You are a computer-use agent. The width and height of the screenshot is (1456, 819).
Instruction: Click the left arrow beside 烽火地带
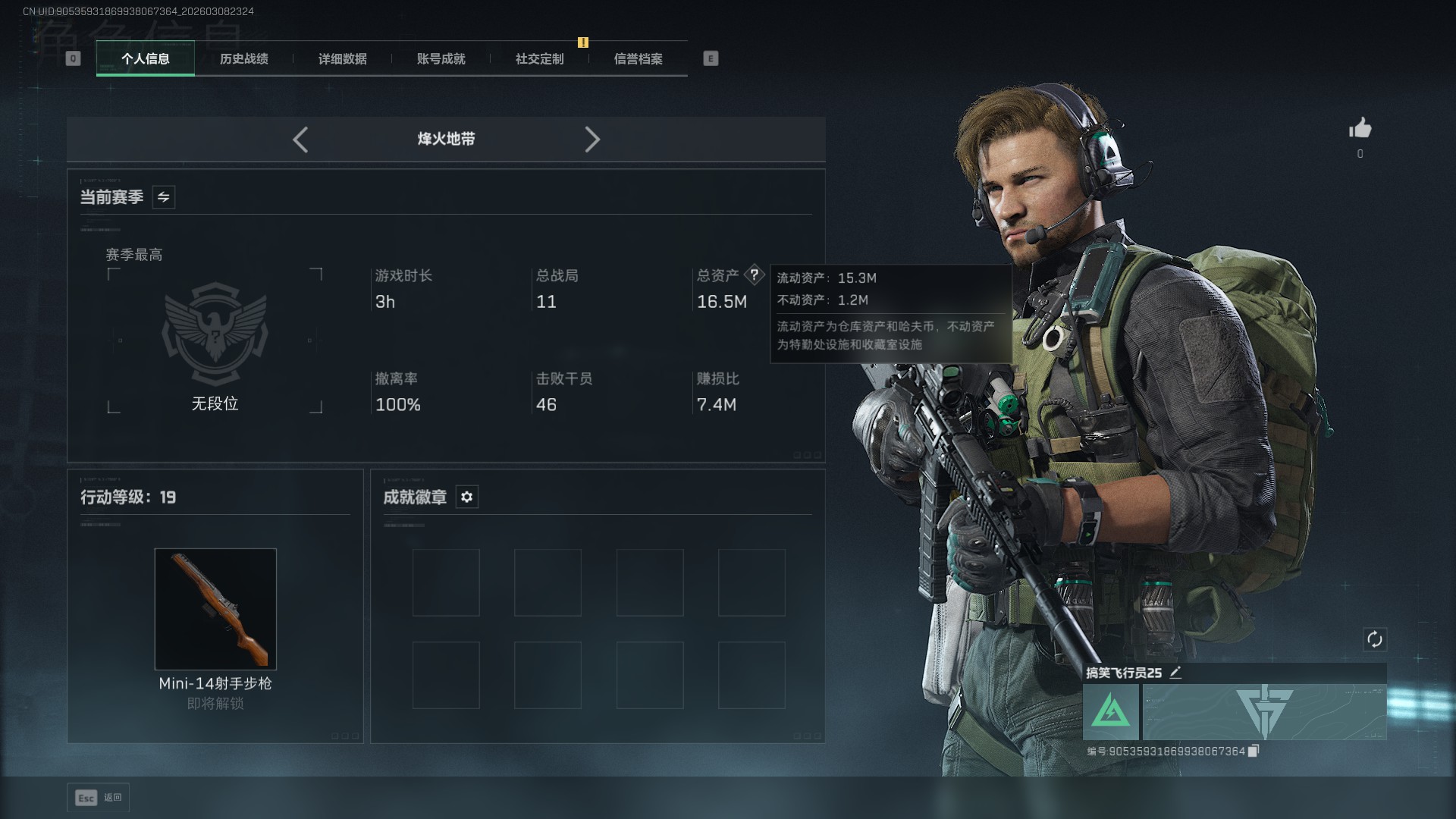tap(300, 140)
